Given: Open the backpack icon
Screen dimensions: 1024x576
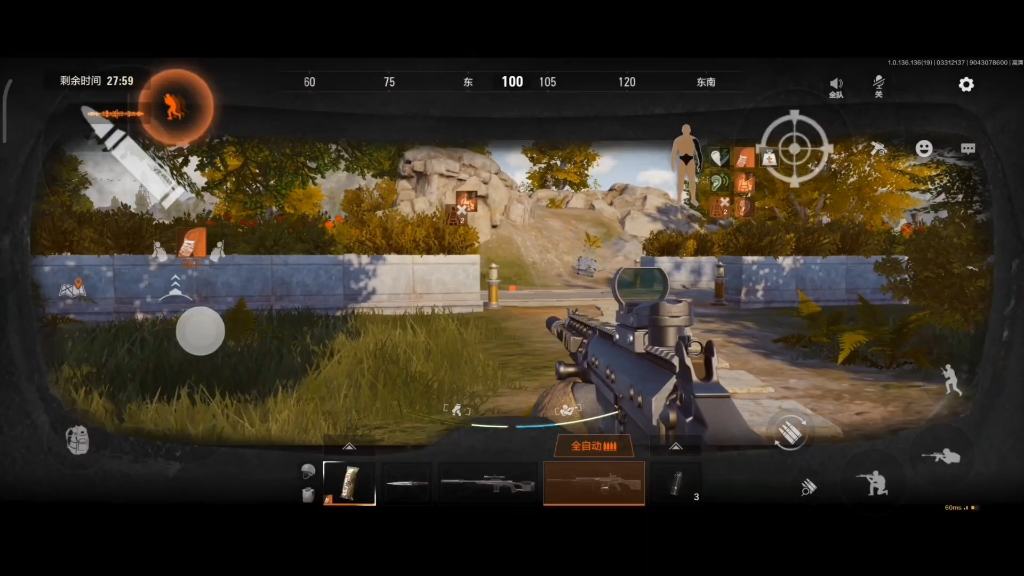Looking at the screenshot, I should pos(78,440).
